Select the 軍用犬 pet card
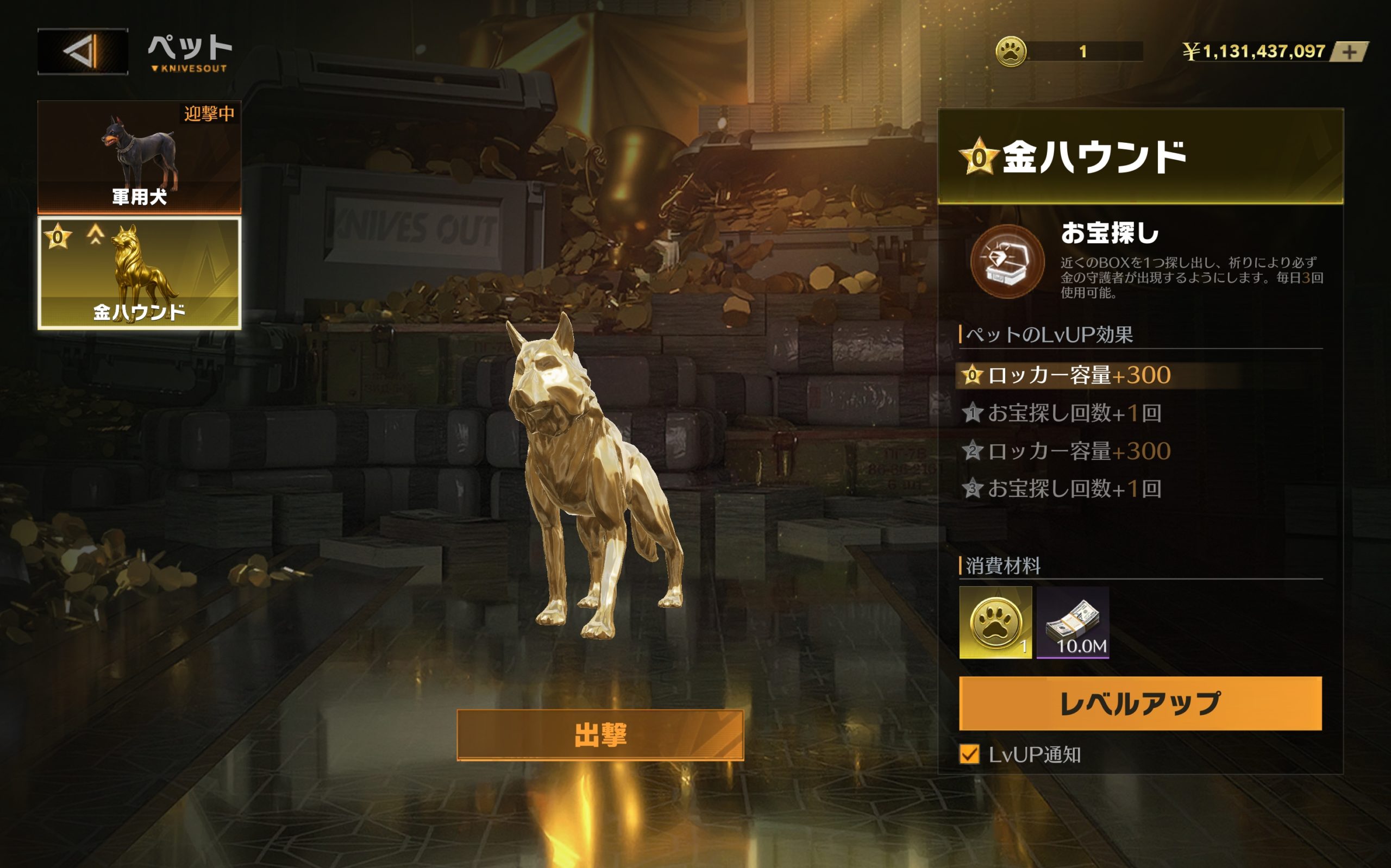The height and width of the screenshot is (868, 1391). click(x=139, y=157)
